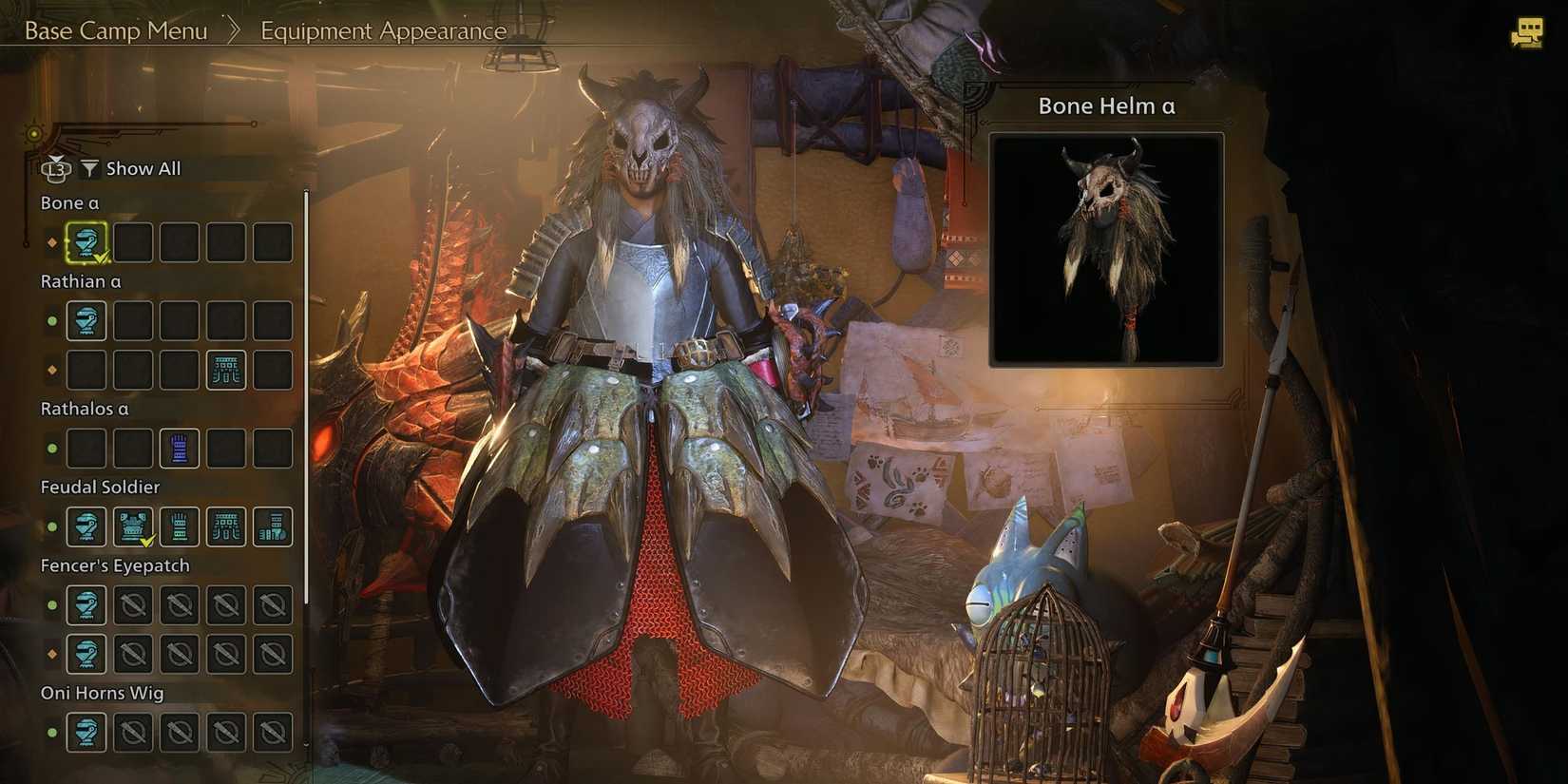
Task: Select the Feudal Soldier leg armor icon
Action: tap(273, 526)
